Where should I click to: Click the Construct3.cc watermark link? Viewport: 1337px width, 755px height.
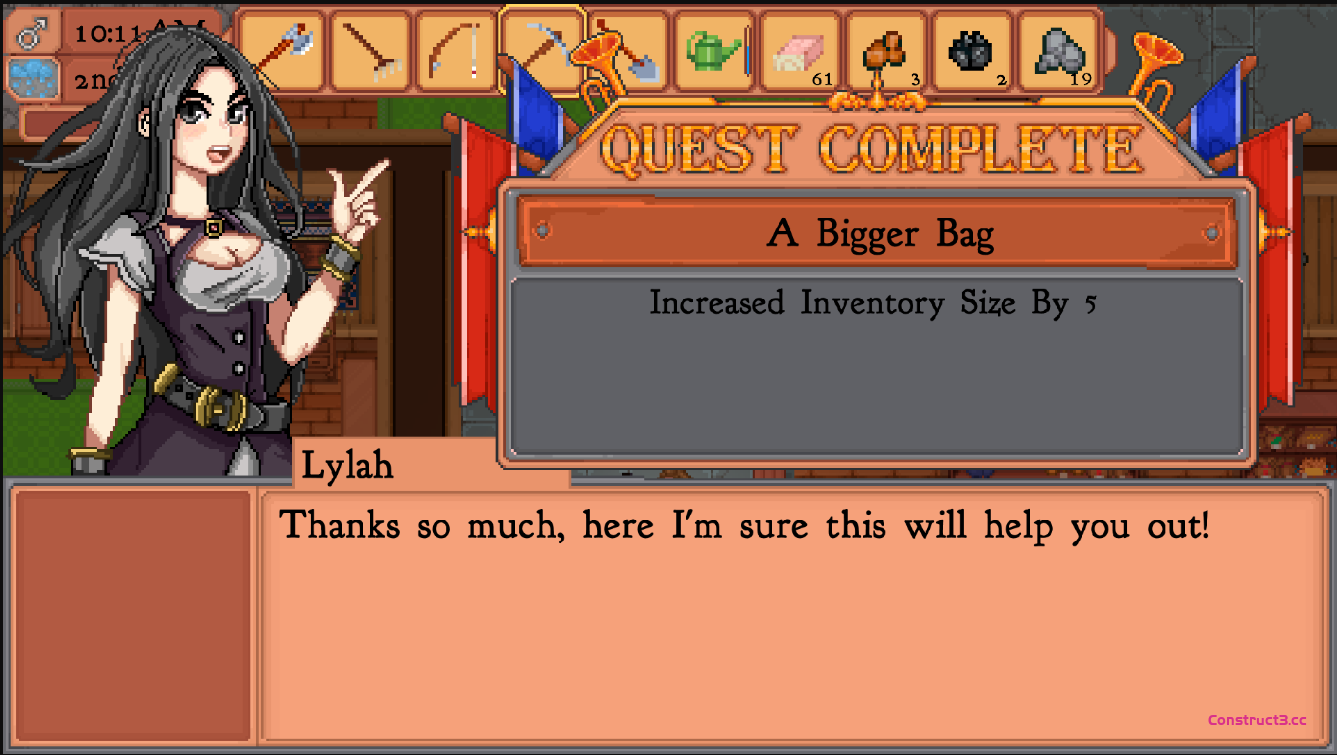point(1257,720)
